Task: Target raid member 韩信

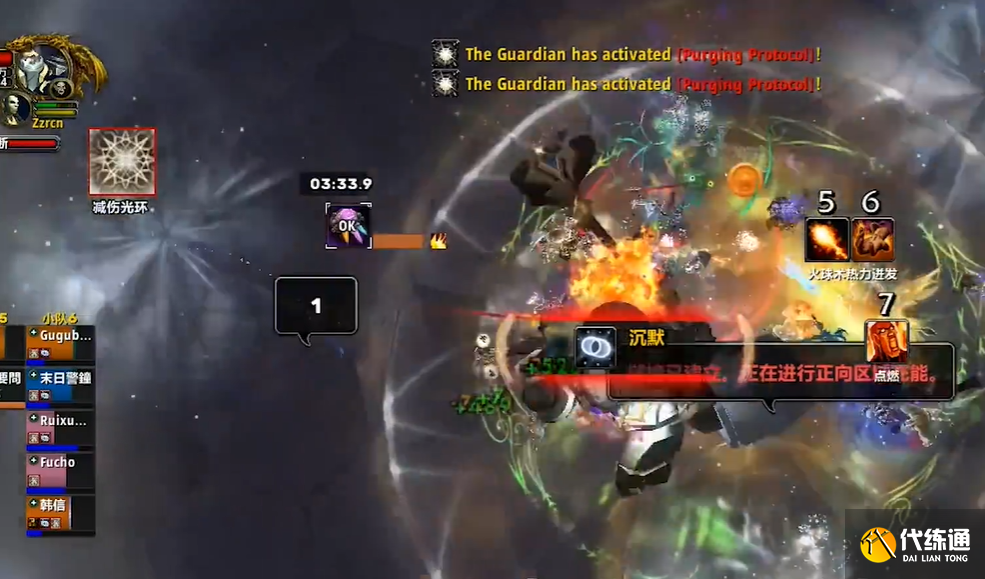Action: (x=60, y=513)
